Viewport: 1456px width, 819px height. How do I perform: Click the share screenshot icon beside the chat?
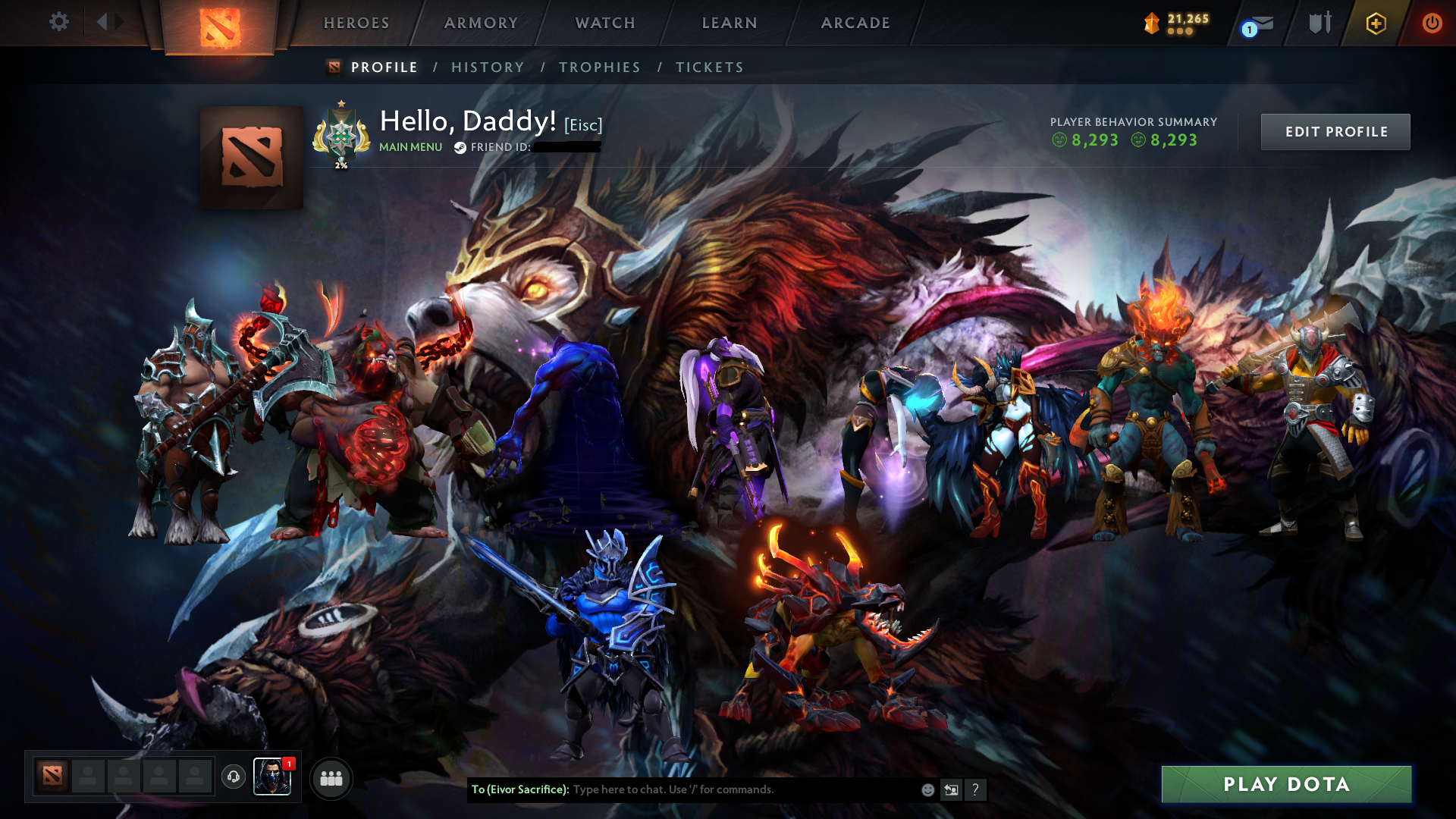click(x=951, y=789)
